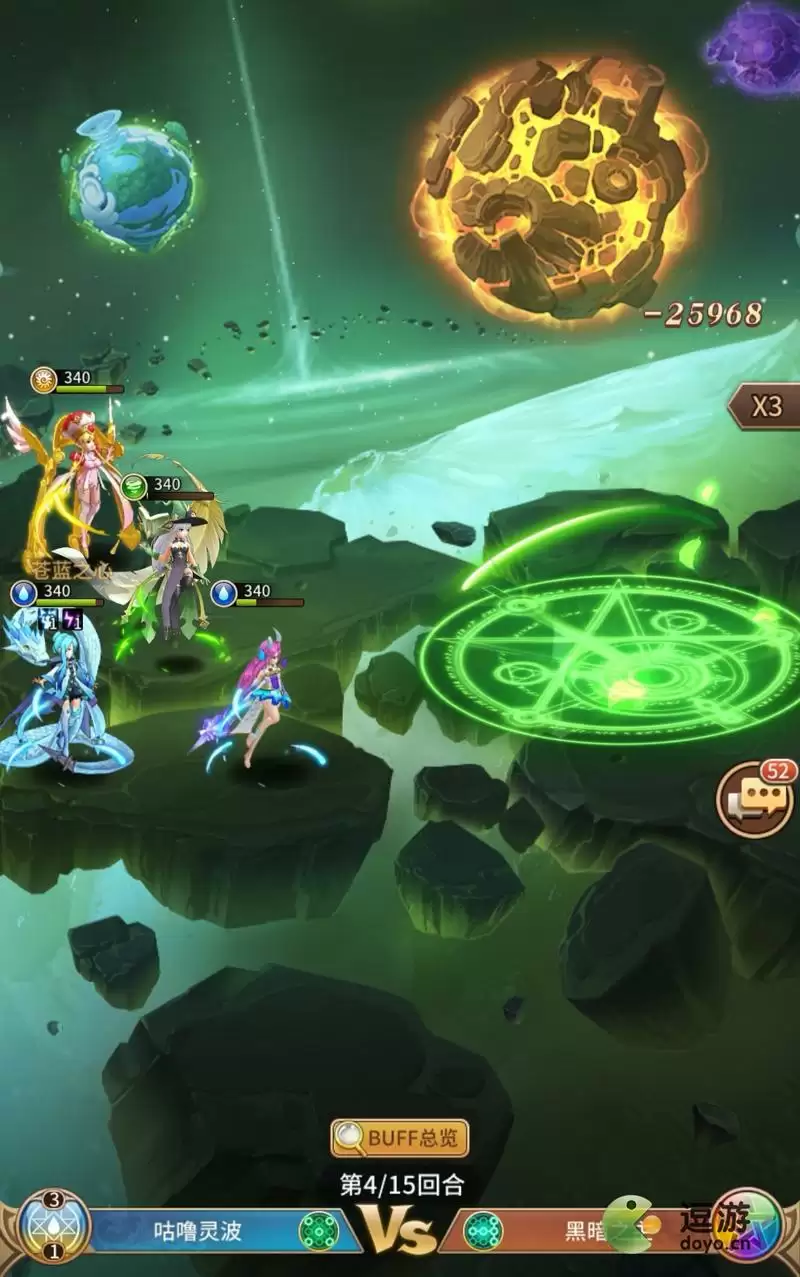Toggle the X3 battle speed button
The width and height of the screenshot is (800, 1277).
point(767,406)
